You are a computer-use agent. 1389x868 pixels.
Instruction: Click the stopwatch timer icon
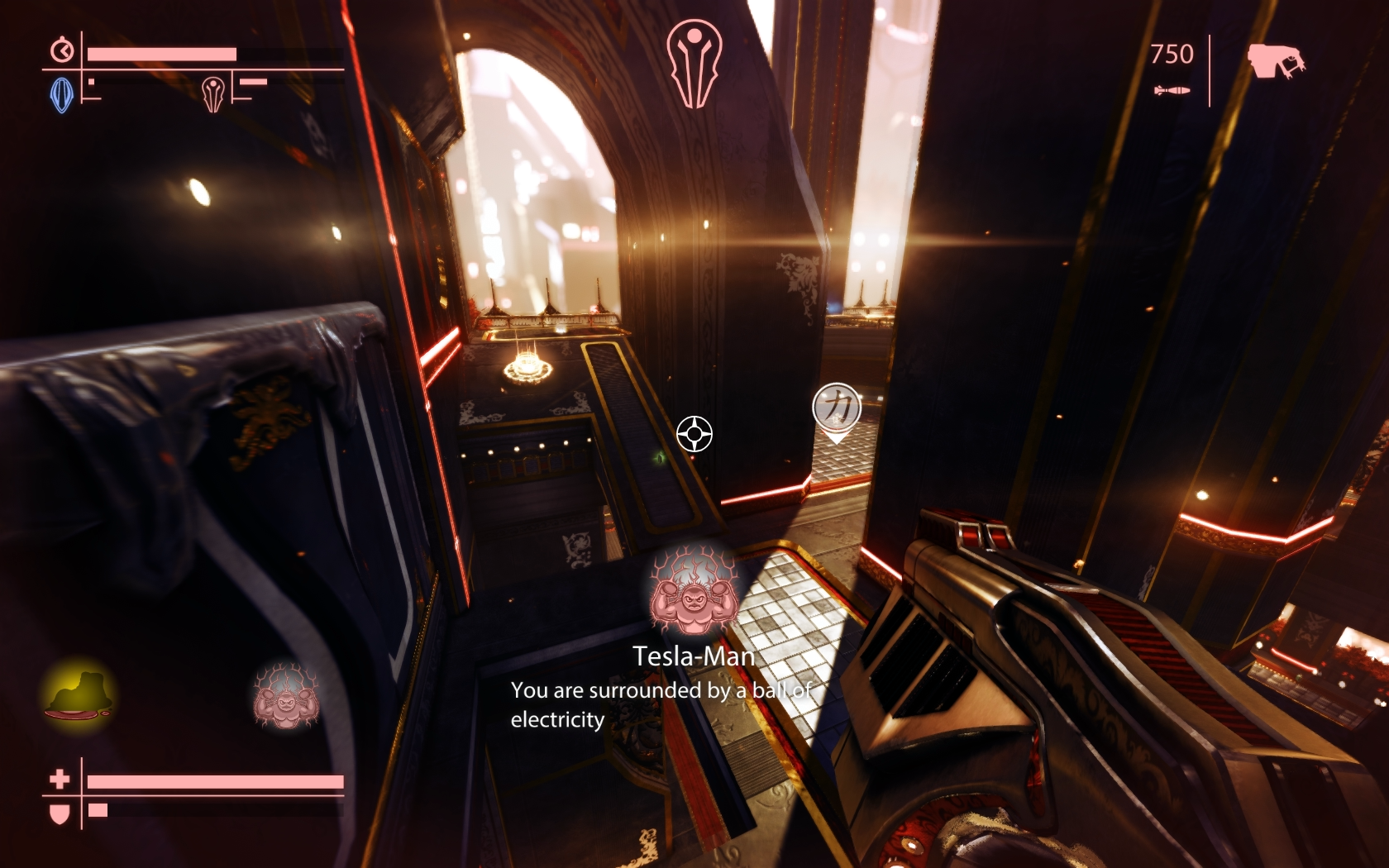click(x=62, y=50)
